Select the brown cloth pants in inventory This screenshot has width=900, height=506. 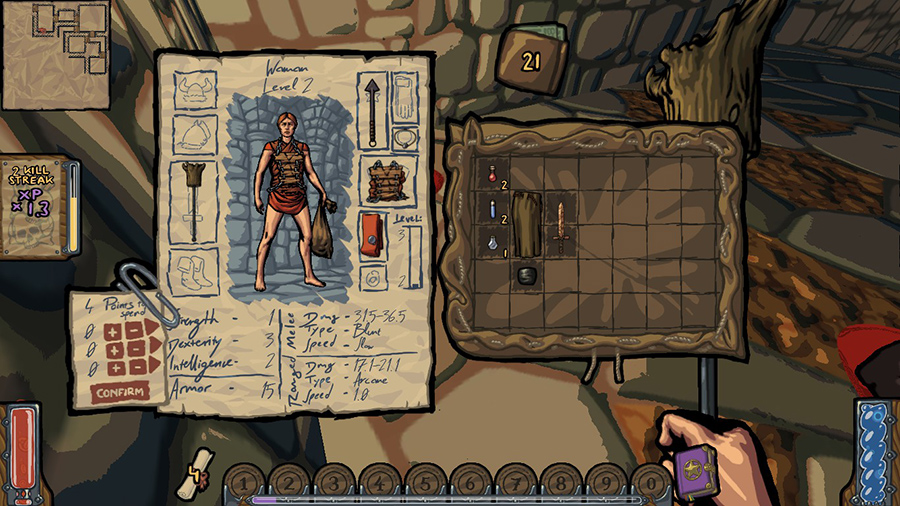[x=527, y=223]
